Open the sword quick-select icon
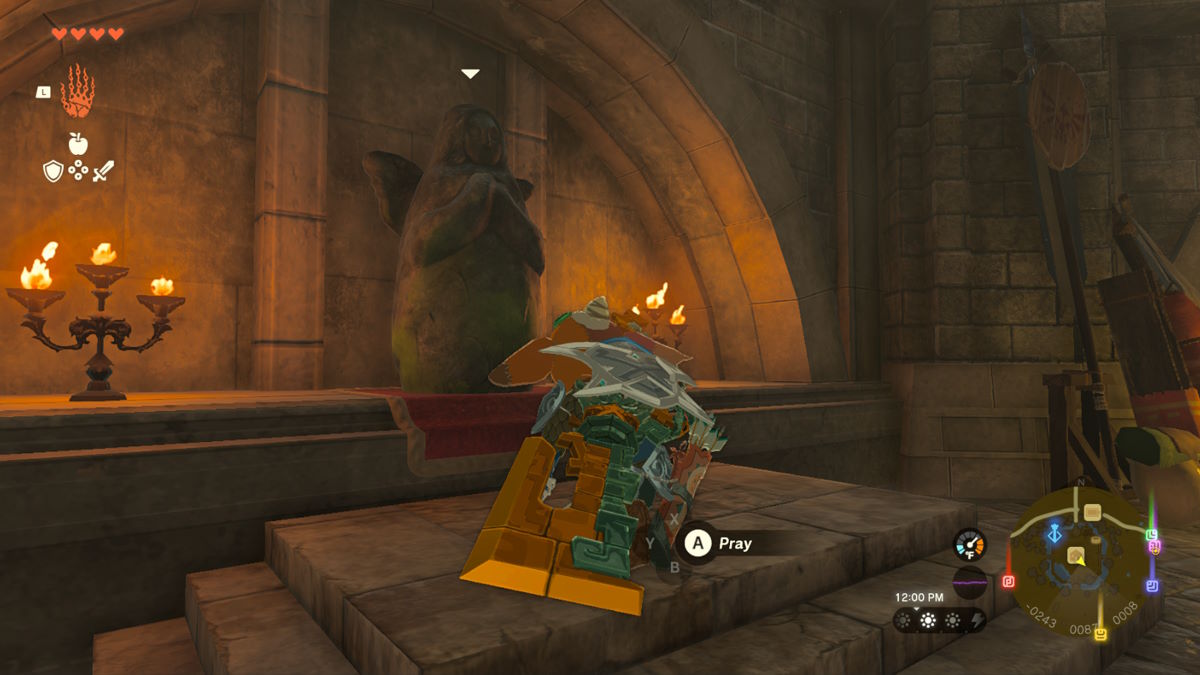 [103, 171]
